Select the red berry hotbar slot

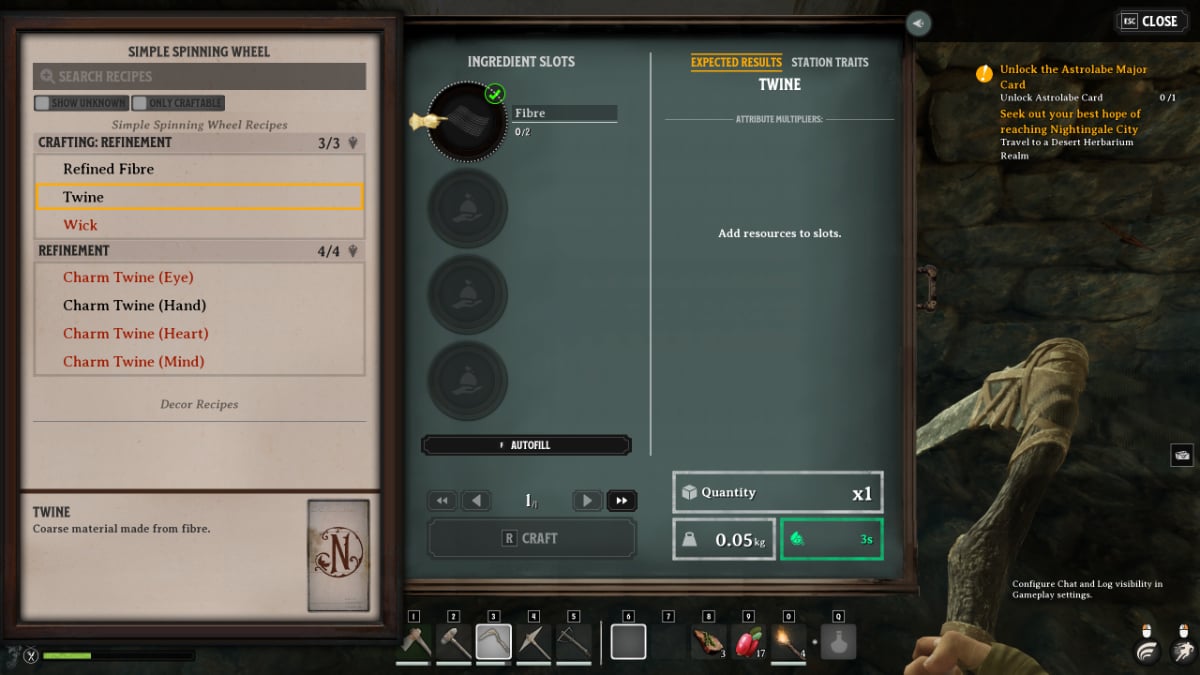[747, 642]
